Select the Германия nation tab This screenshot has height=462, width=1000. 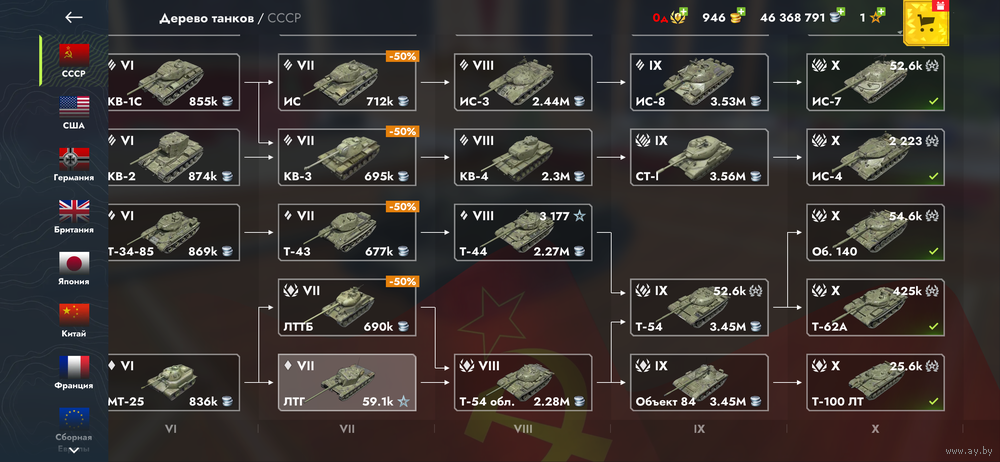tap(74, 163)
